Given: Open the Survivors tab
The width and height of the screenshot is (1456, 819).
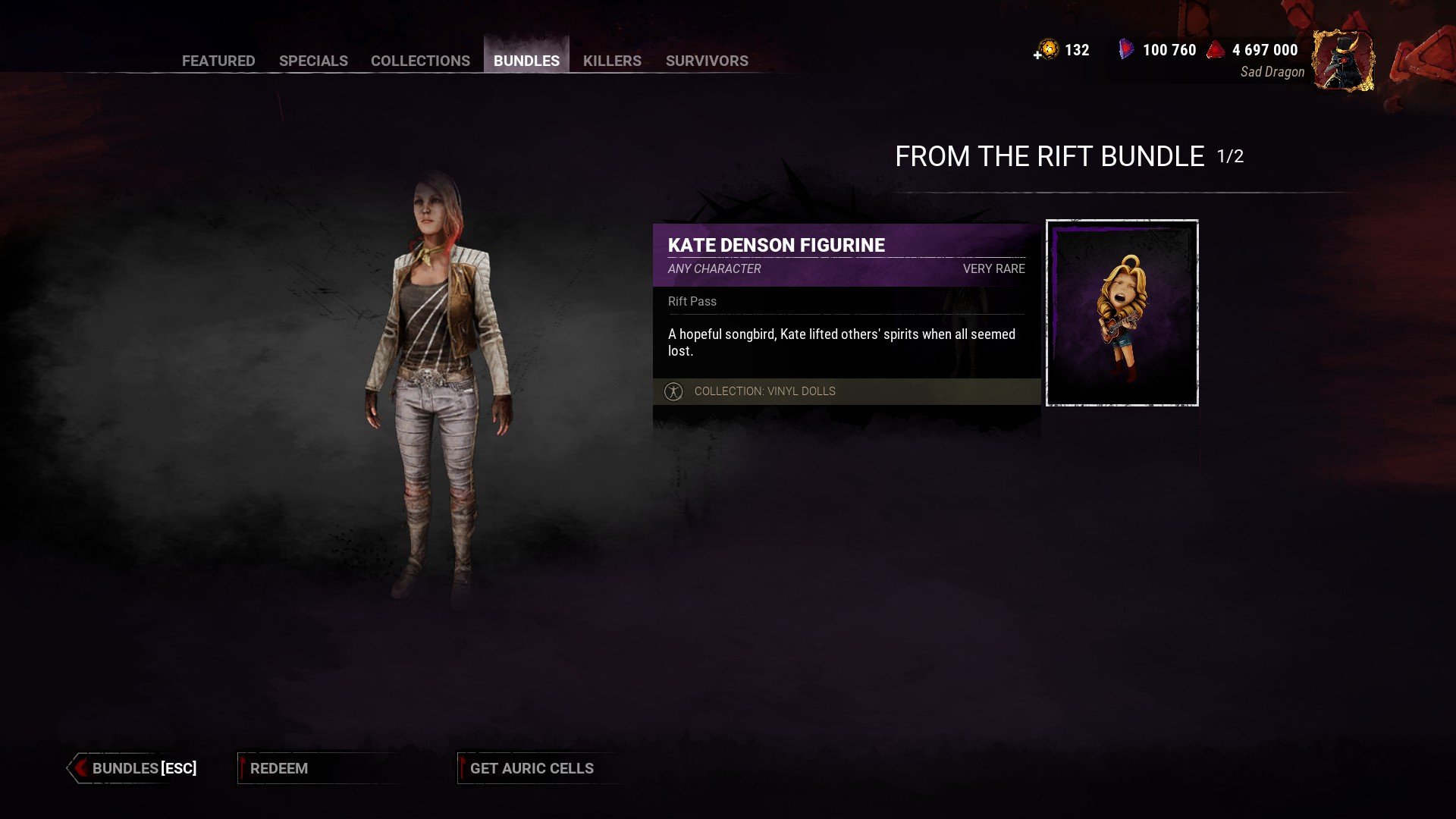Looking at the screenshot, I should [x=707, y=61].
